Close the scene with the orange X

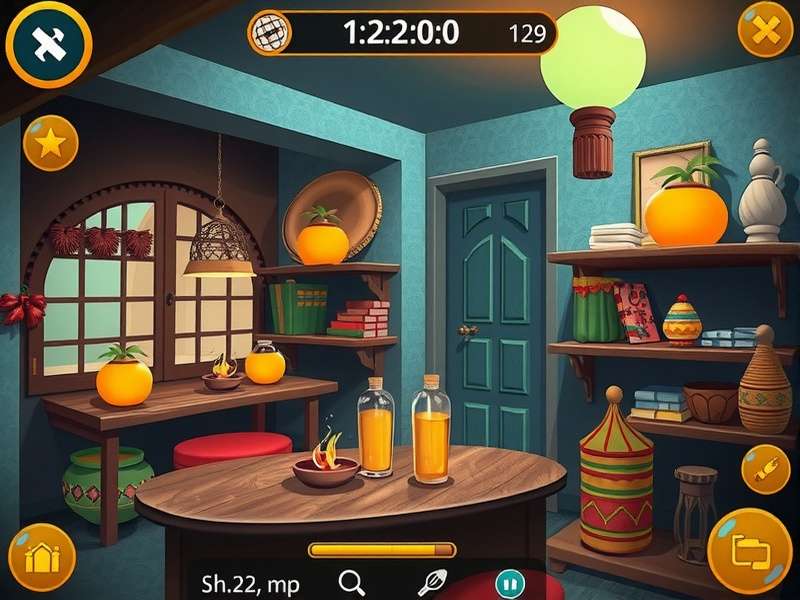click(765, 30)
